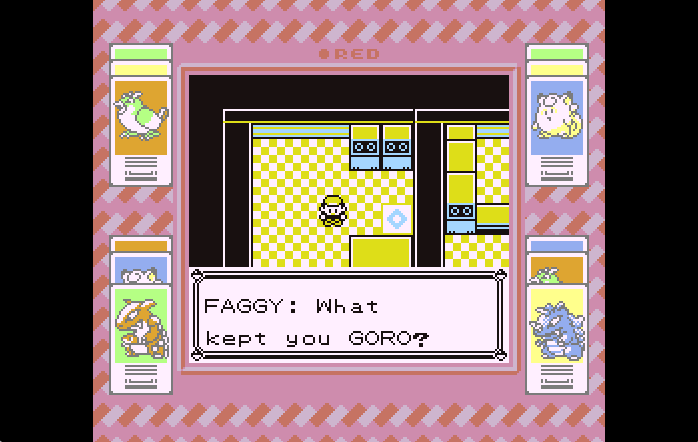Click the dialogue box to continue the text
The image size is (698, 442).
[348, 316]
